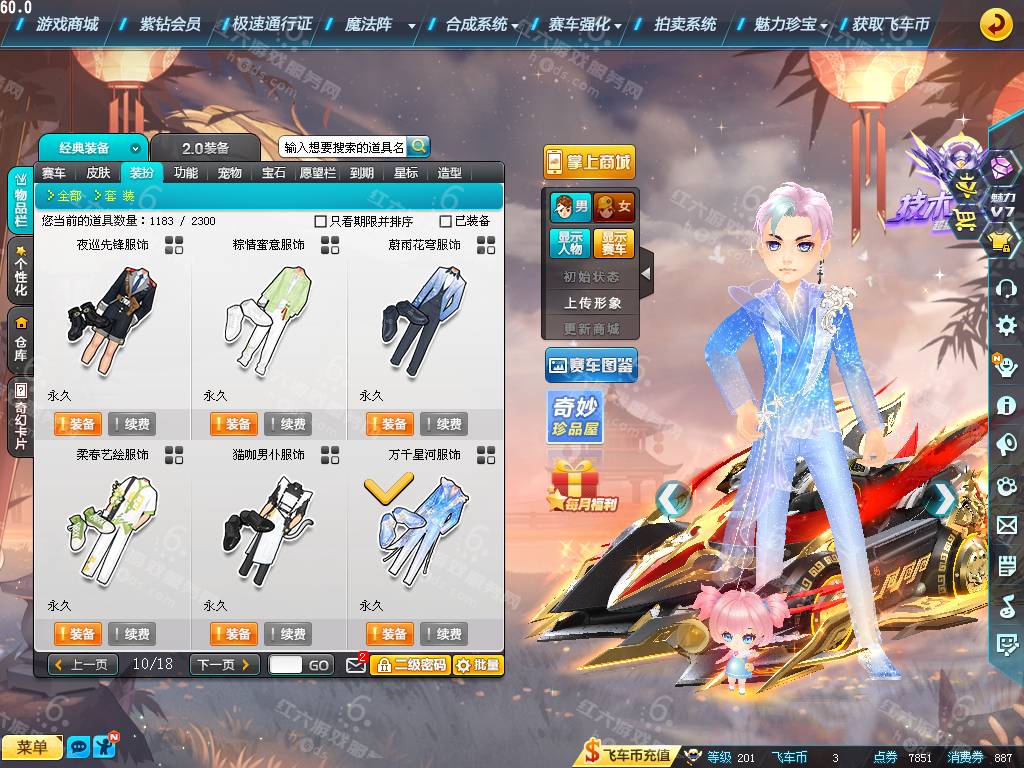This screenshot has width=1024, height=768.
Task: Switch to the 2.0装备 tab
Action: click(x=205, y=148)
